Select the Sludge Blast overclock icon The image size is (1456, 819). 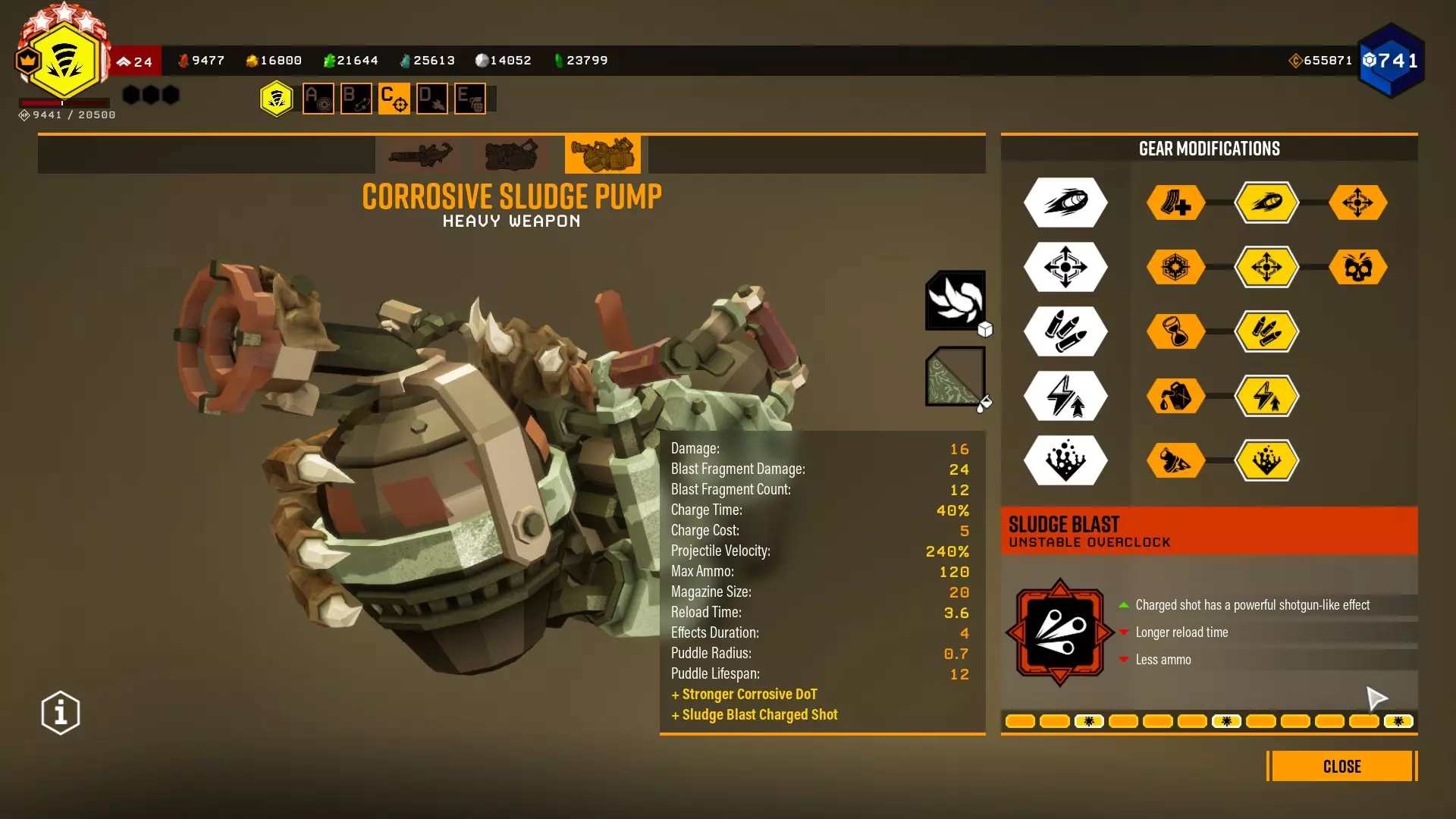point(1059,632)
